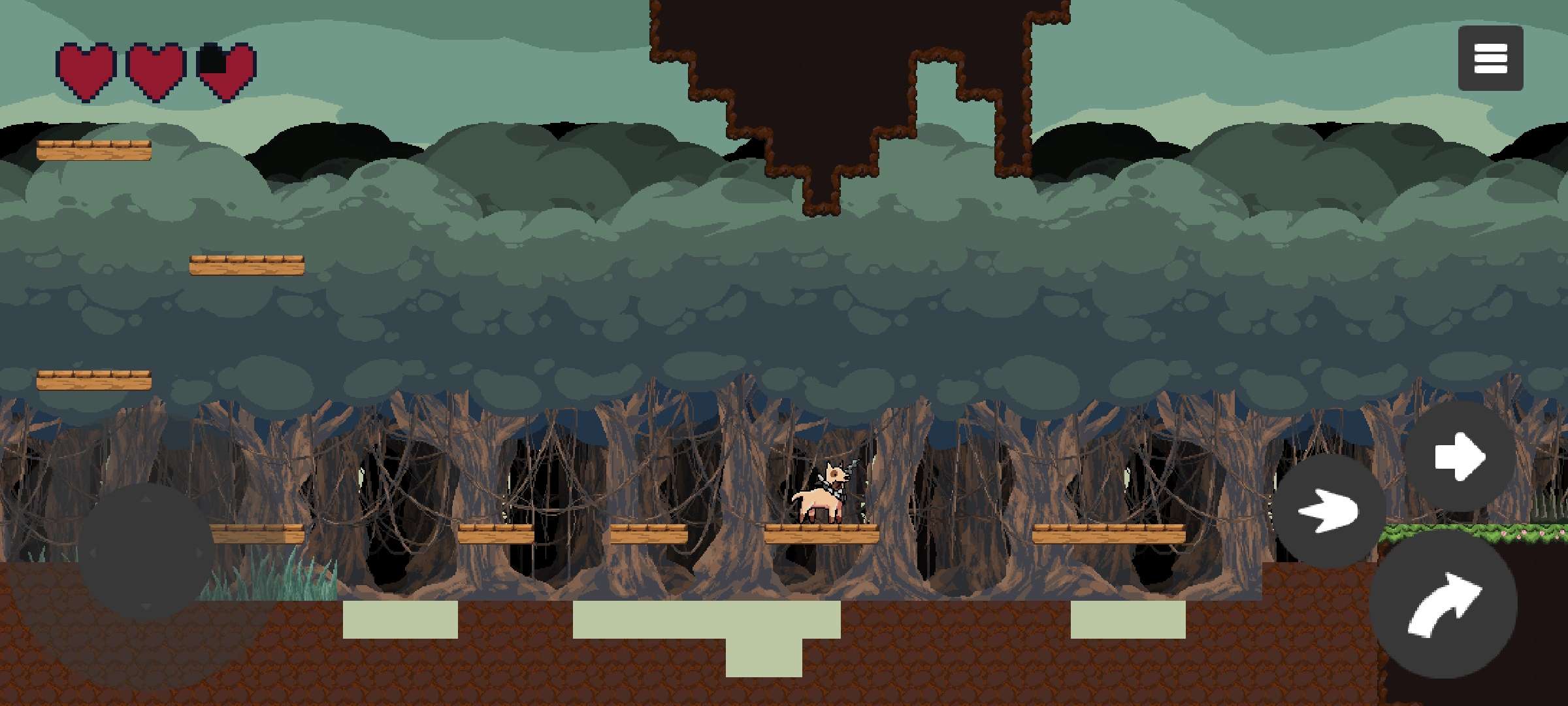
Task: Tap the curved-arrow jump button
Action: [x=1443, y=604]
